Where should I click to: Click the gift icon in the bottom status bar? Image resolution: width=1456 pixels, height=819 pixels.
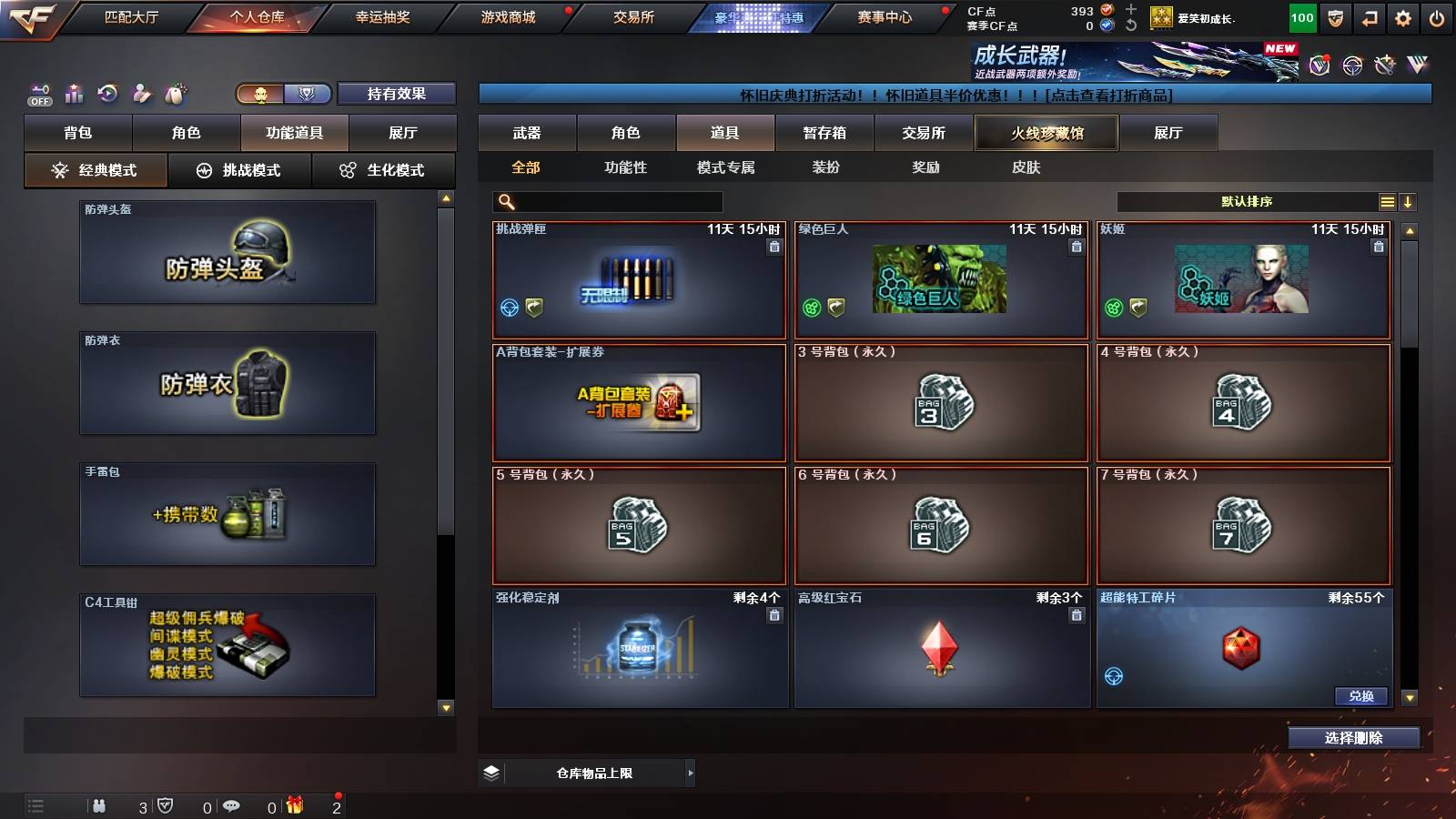[x=292, y=804]
